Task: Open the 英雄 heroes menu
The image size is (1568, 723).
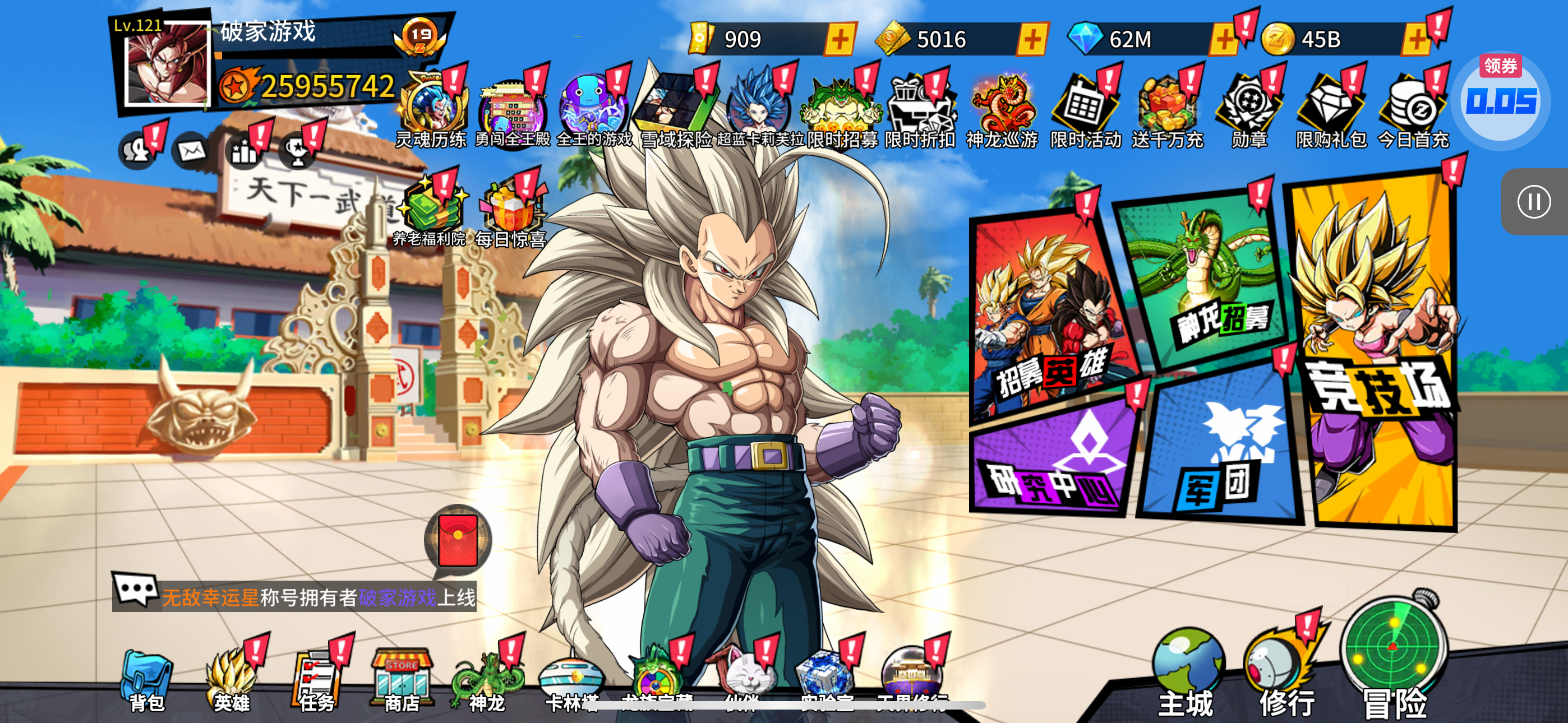Action: pos(231,682)
